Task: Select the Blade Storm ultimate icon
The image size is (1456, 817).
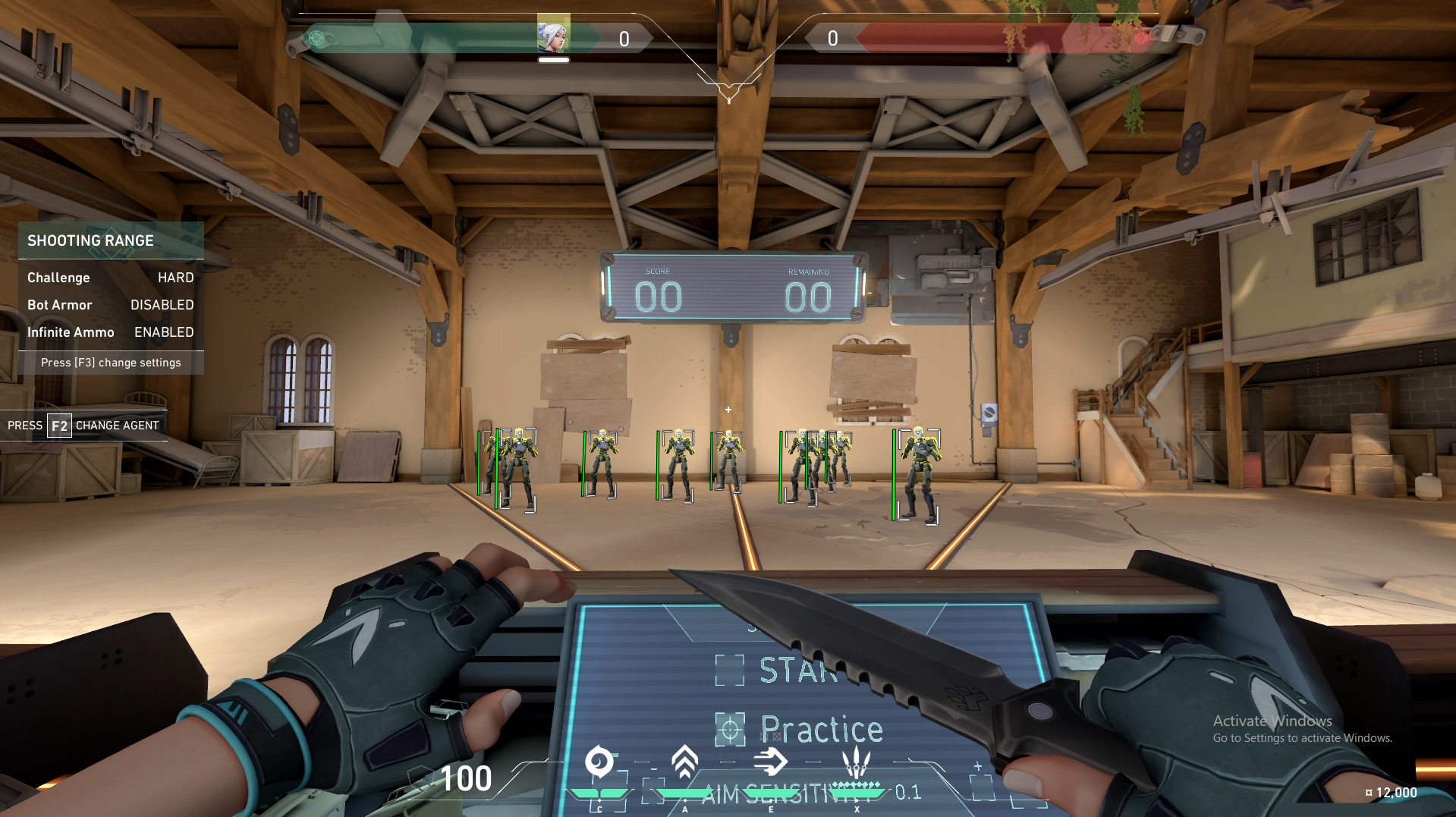Action: [857, 761]
